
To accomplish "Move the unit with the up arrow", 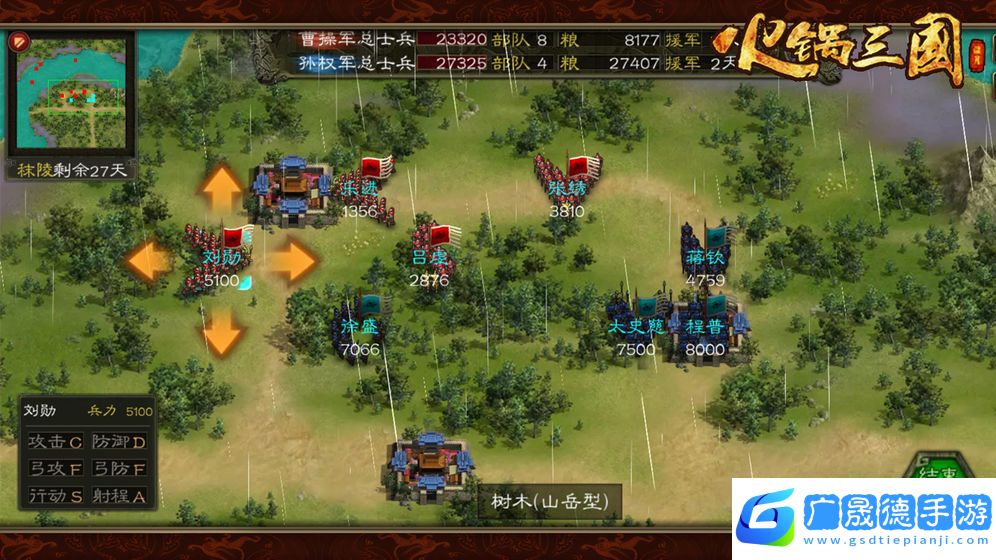I will tap(222, 188).
